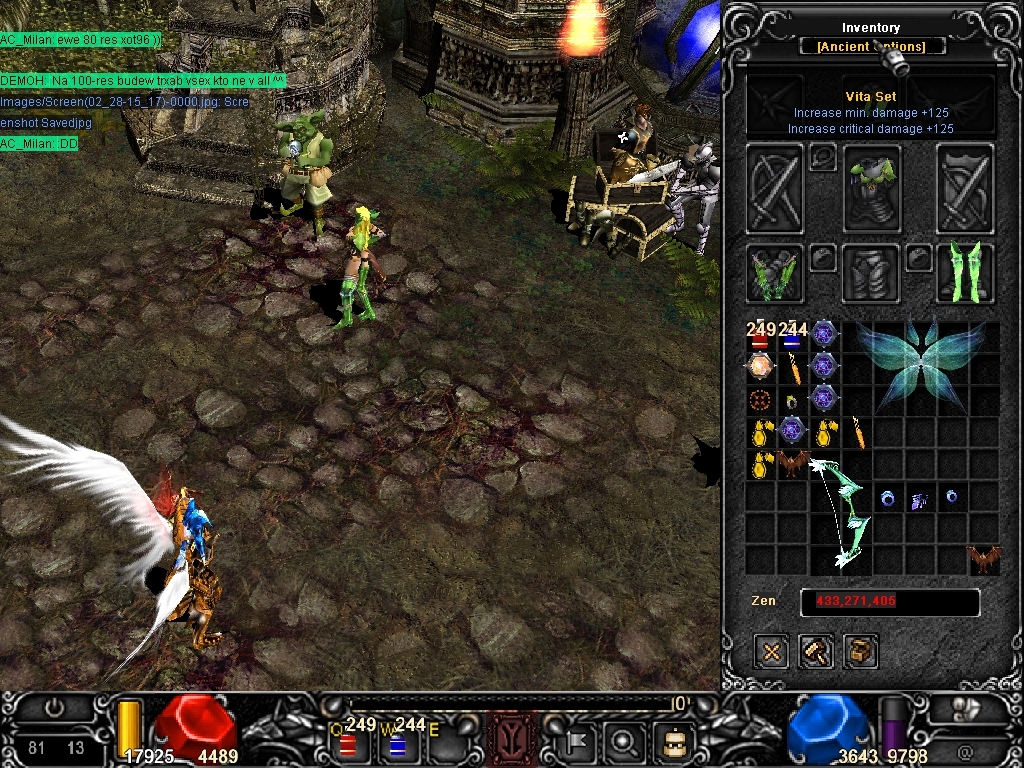The image size is (1024, 768).
Task: Click the flag icon on bottom bar
Action: 579,742
